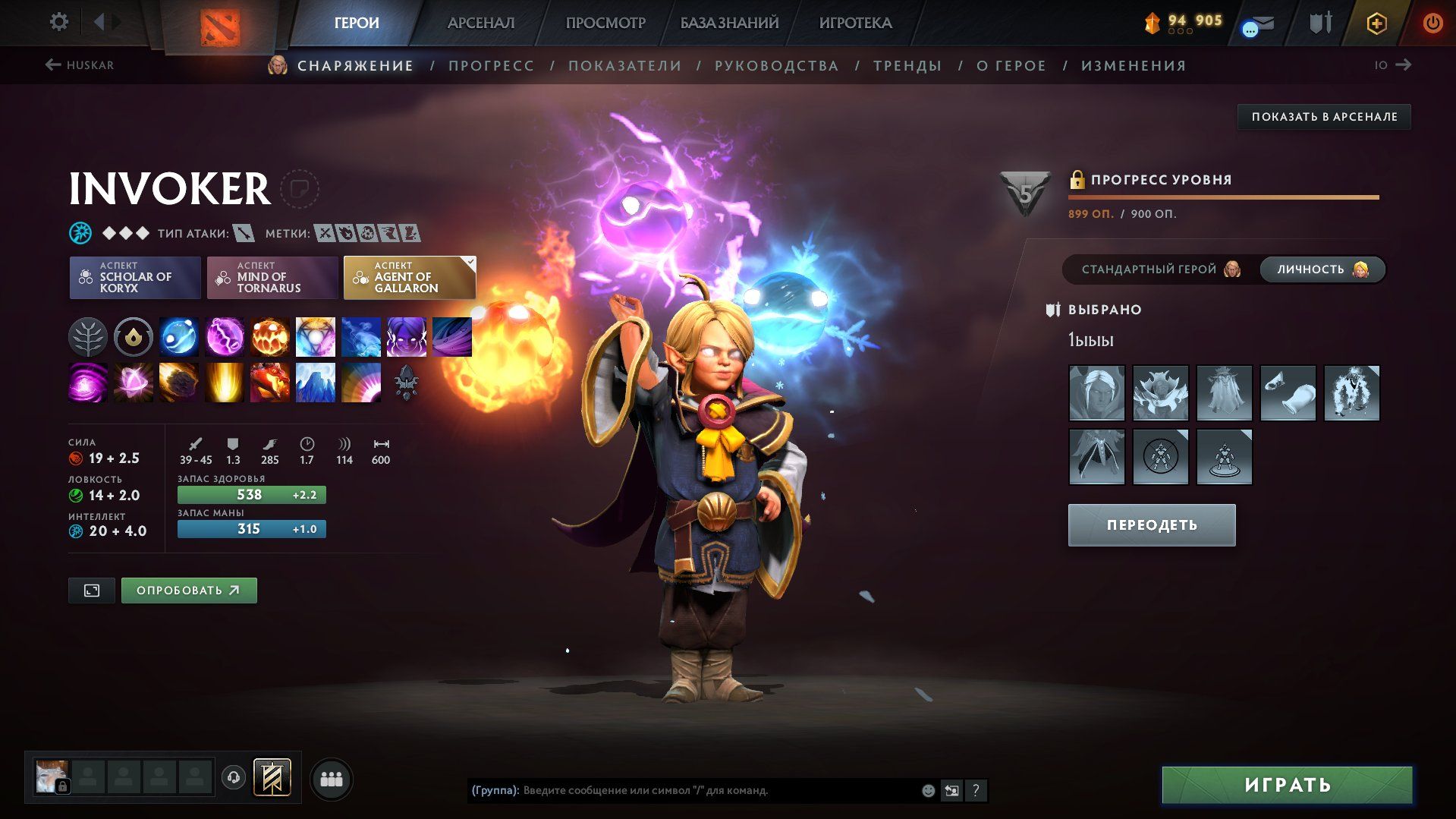Screen dimensions: 1456x819
Task: Click the ПЕРЕОДЕТЬ button
Action: click(x=1151, y=525)
